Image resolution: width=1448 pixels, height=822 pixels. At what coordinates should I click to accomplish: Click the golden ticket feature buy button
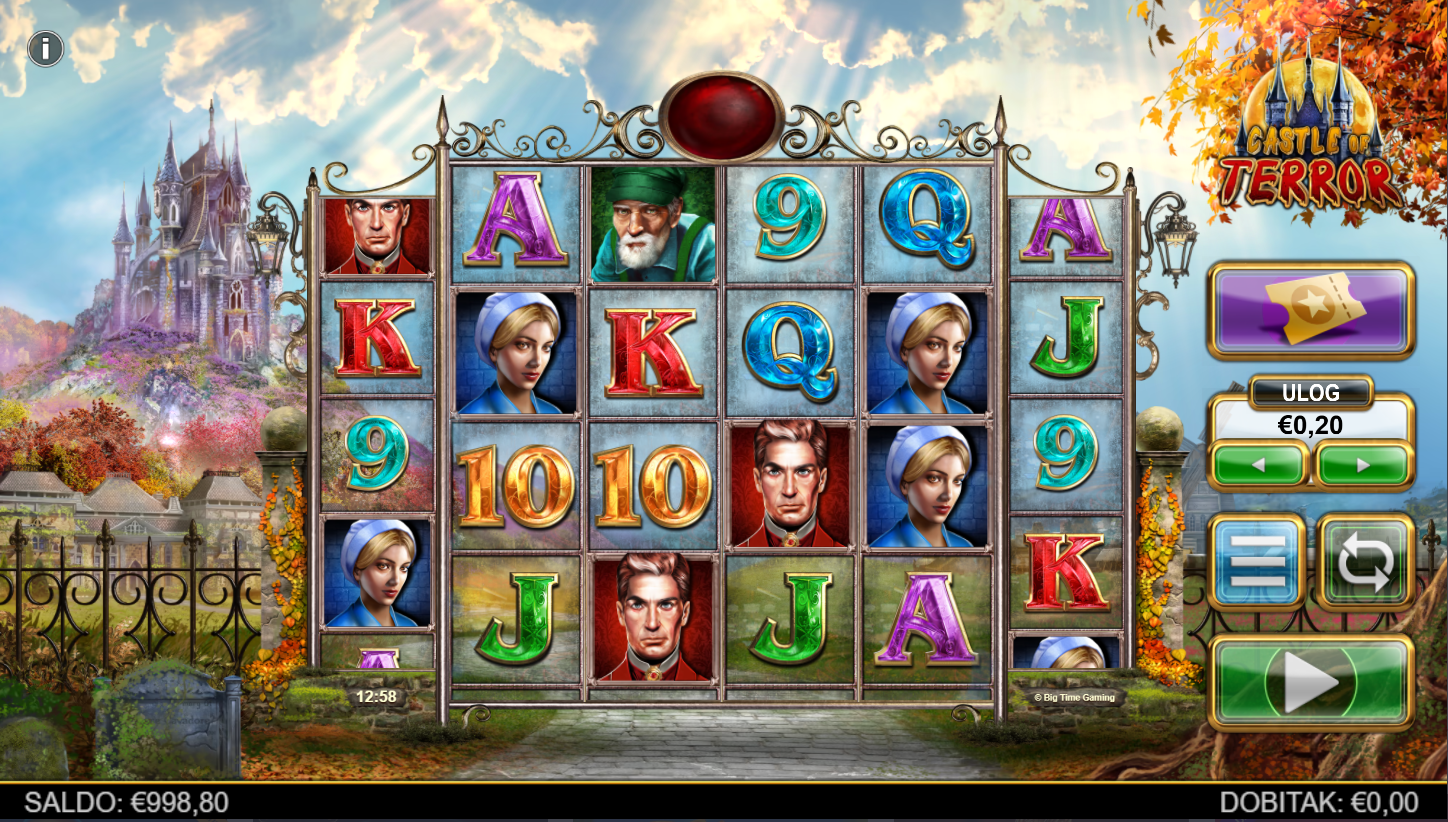[x=1310, y=310]
